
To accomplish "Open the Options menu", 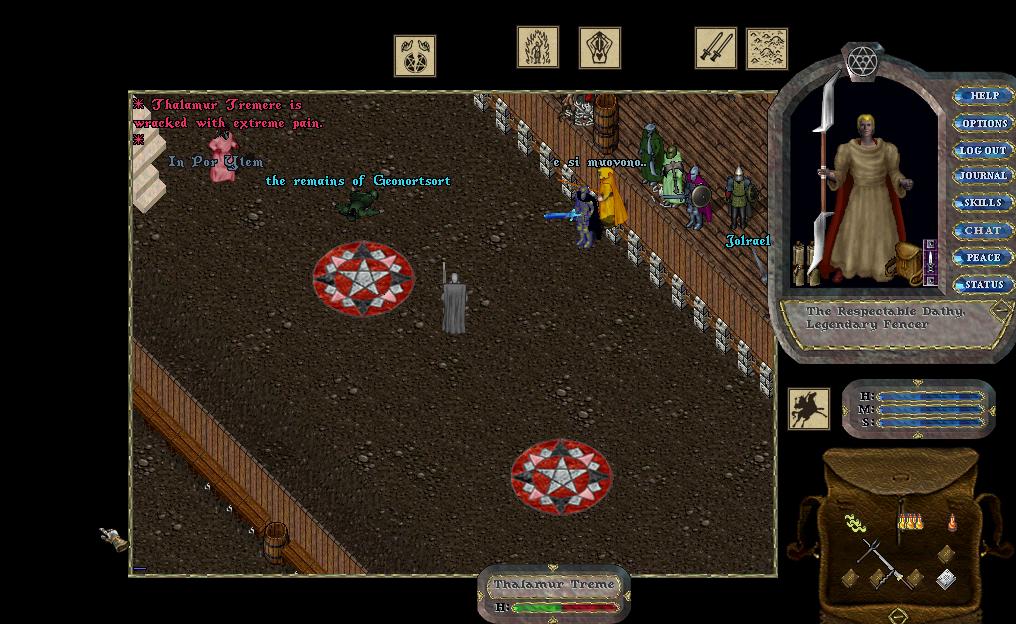I will [983, 123].
